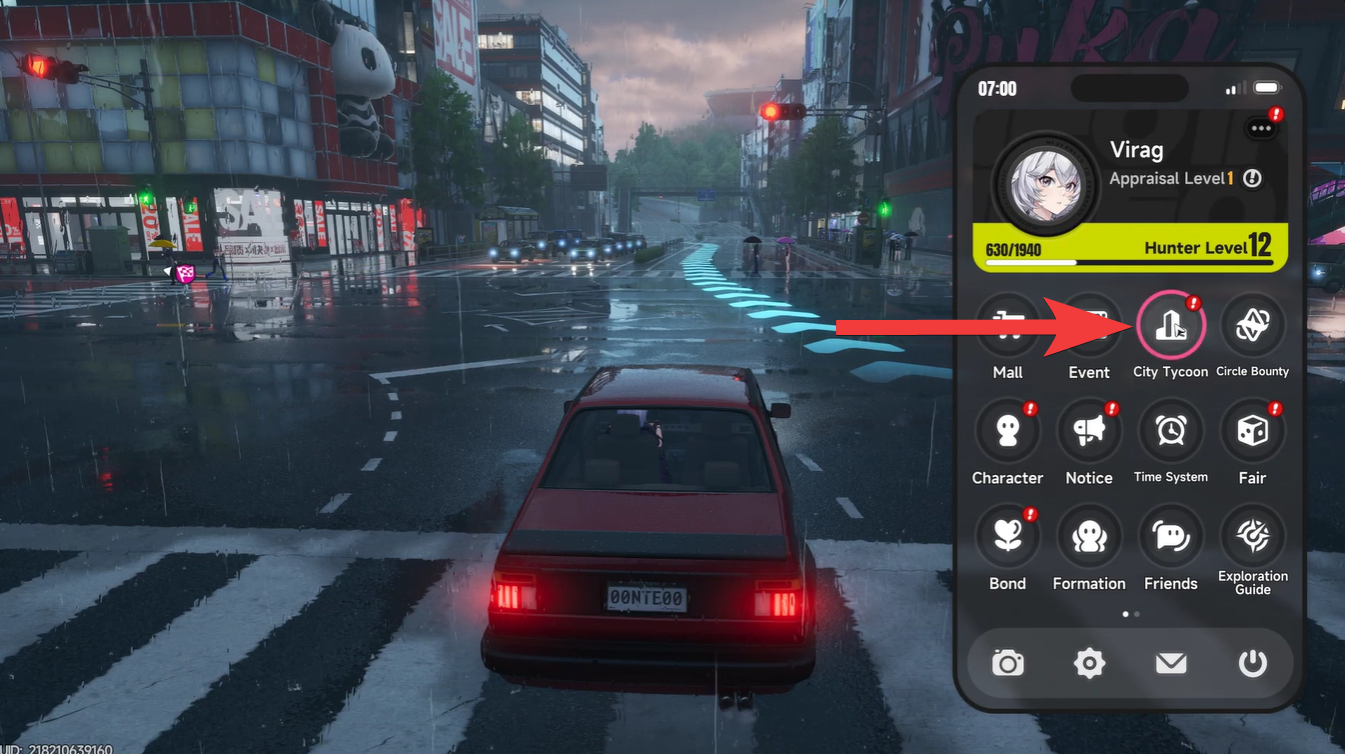The height and width of the screenshot is (754, 1345).
Task: Open City Tycoon
Action: 1171,325
